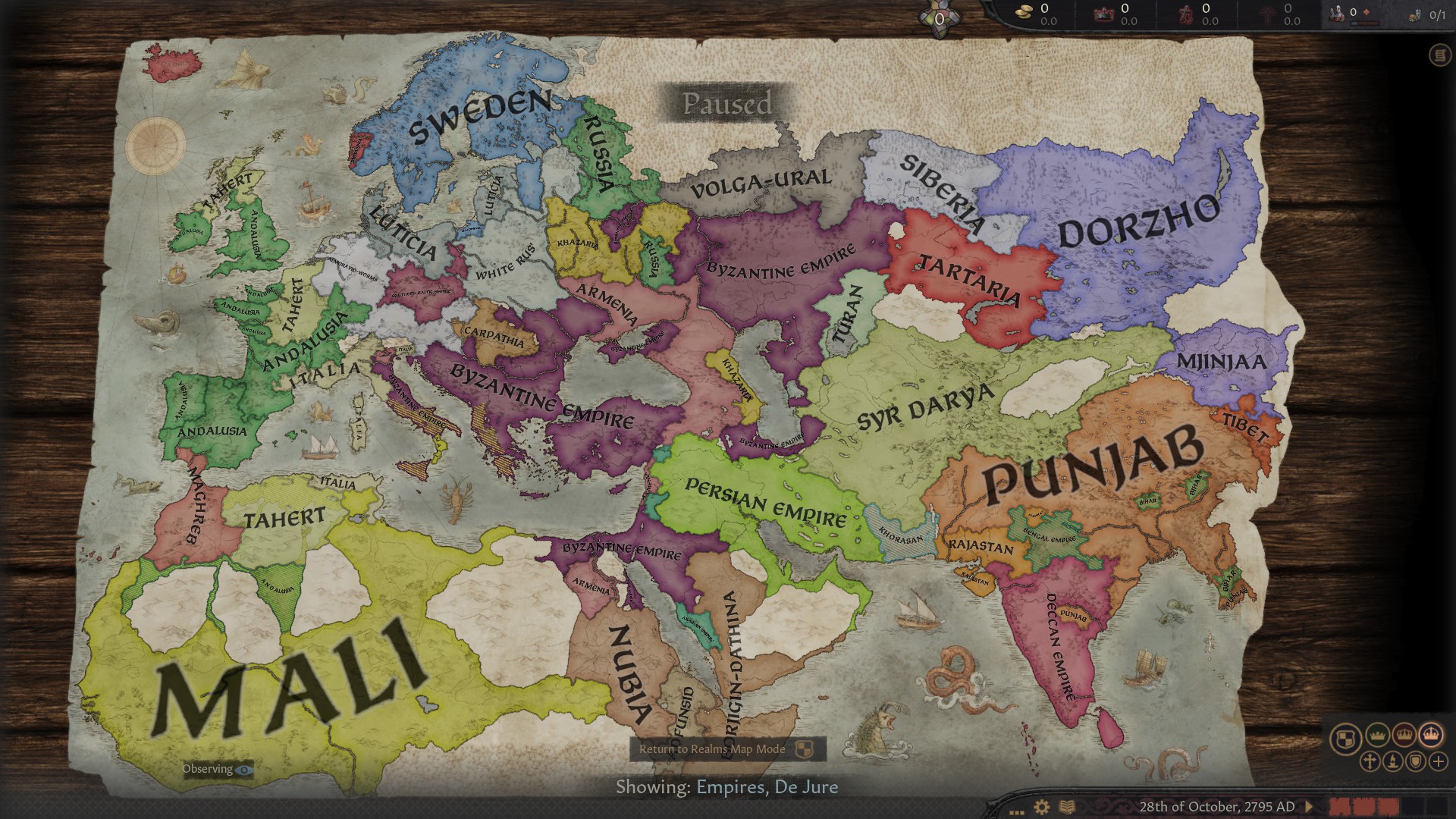Click the prestige crown icon in the top bar
1456x819 pixels.
click(1104, 14)
